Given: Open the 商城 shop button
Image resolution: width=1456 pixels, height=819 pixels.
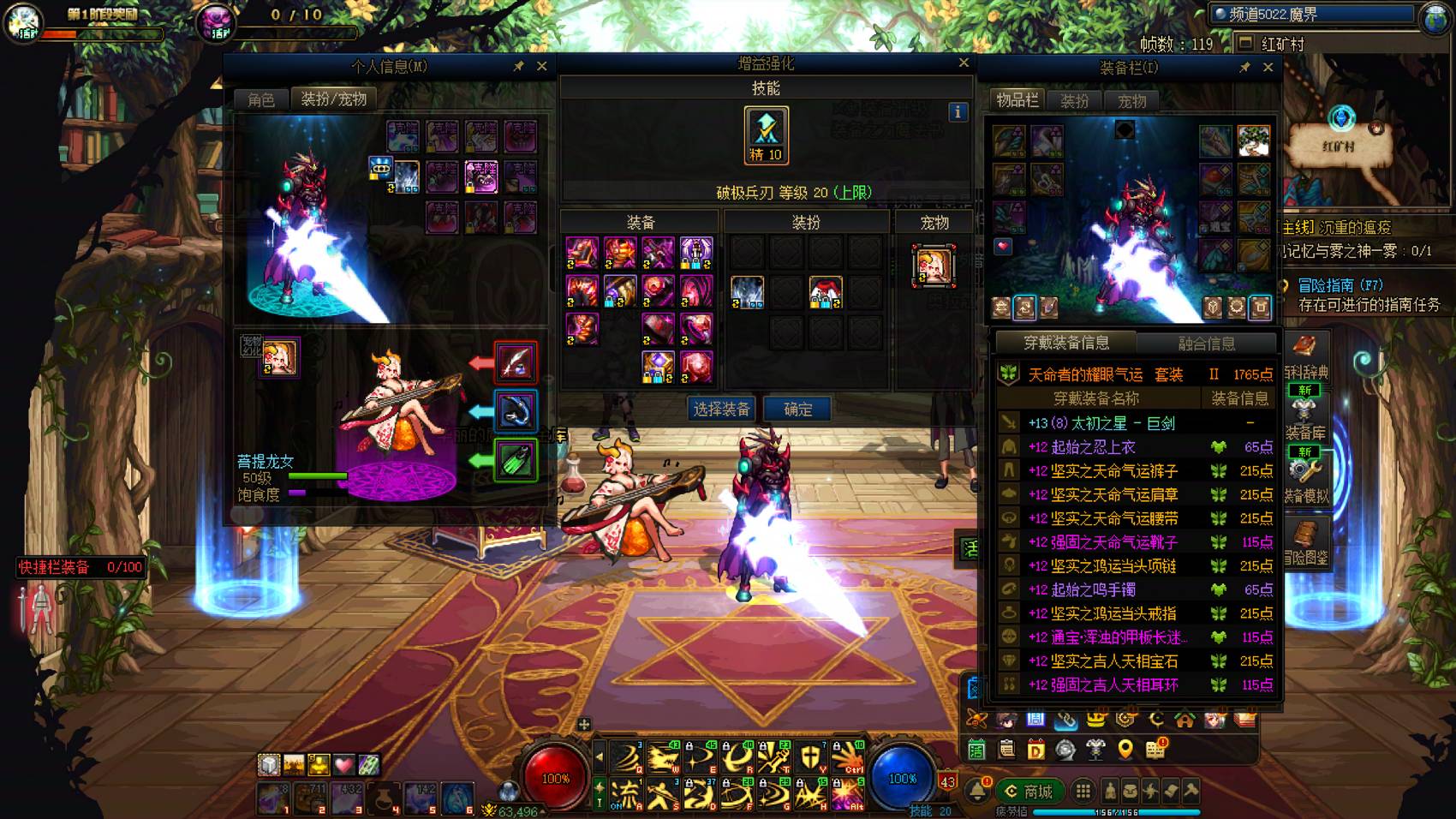Looking at the screenshot, I should point(1030,791).
